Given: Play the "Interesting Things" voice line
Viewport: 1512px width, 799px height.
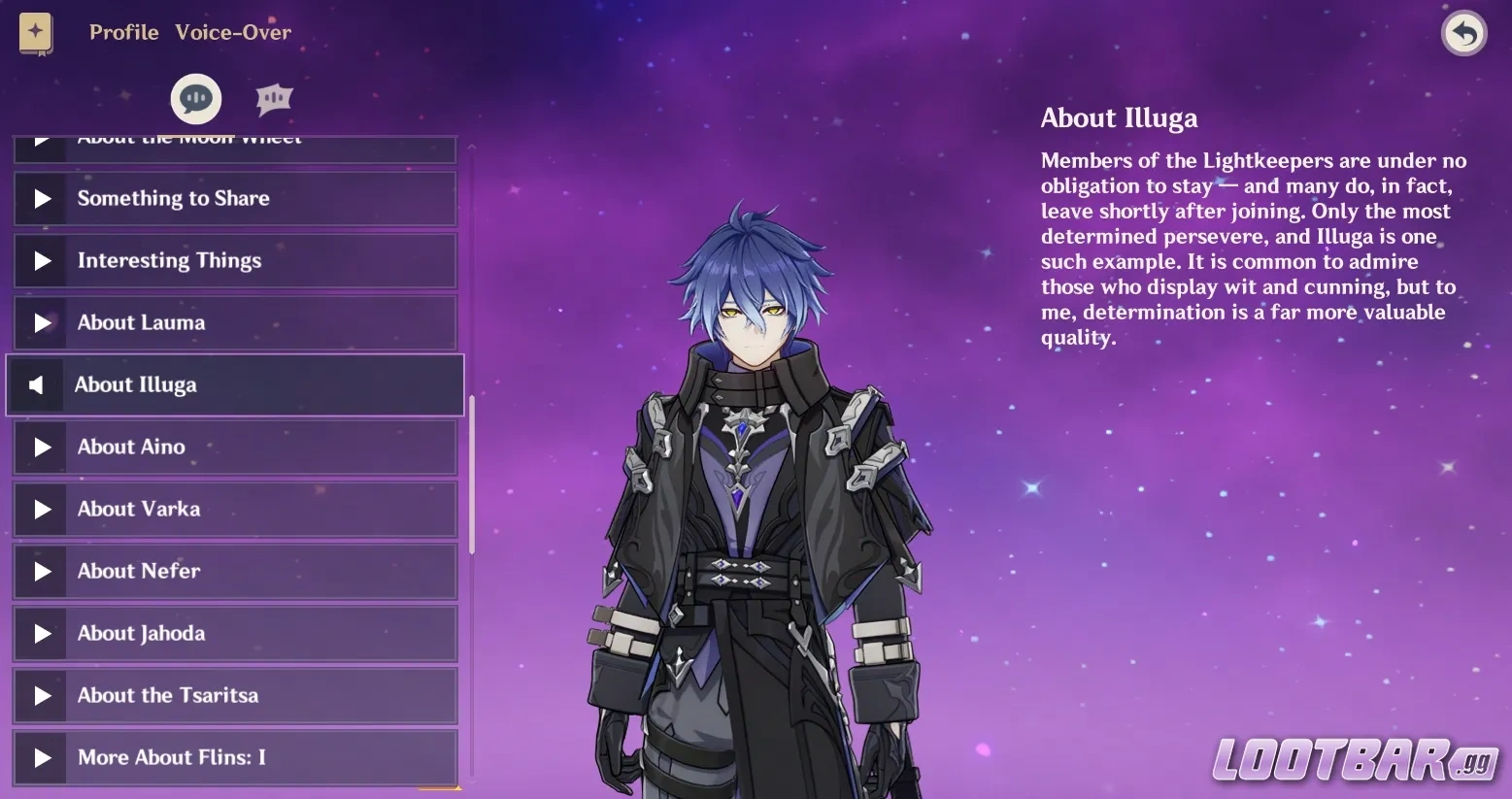Looking at the screenshot, I should click(234, 260).
